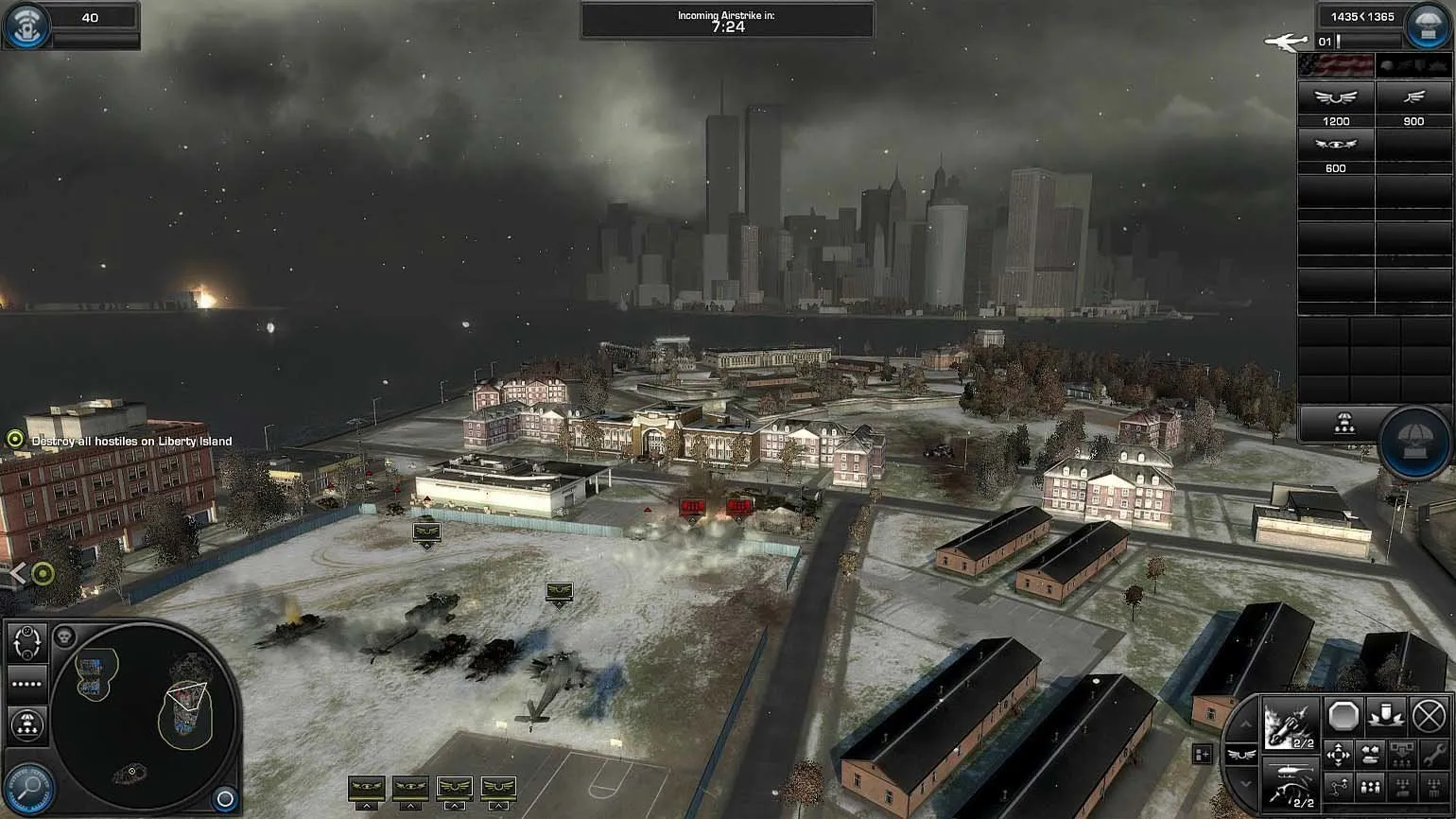Choose the four-arrow move command
The height and width of the screenshot is (819, 1456).
coord(1339,755)
